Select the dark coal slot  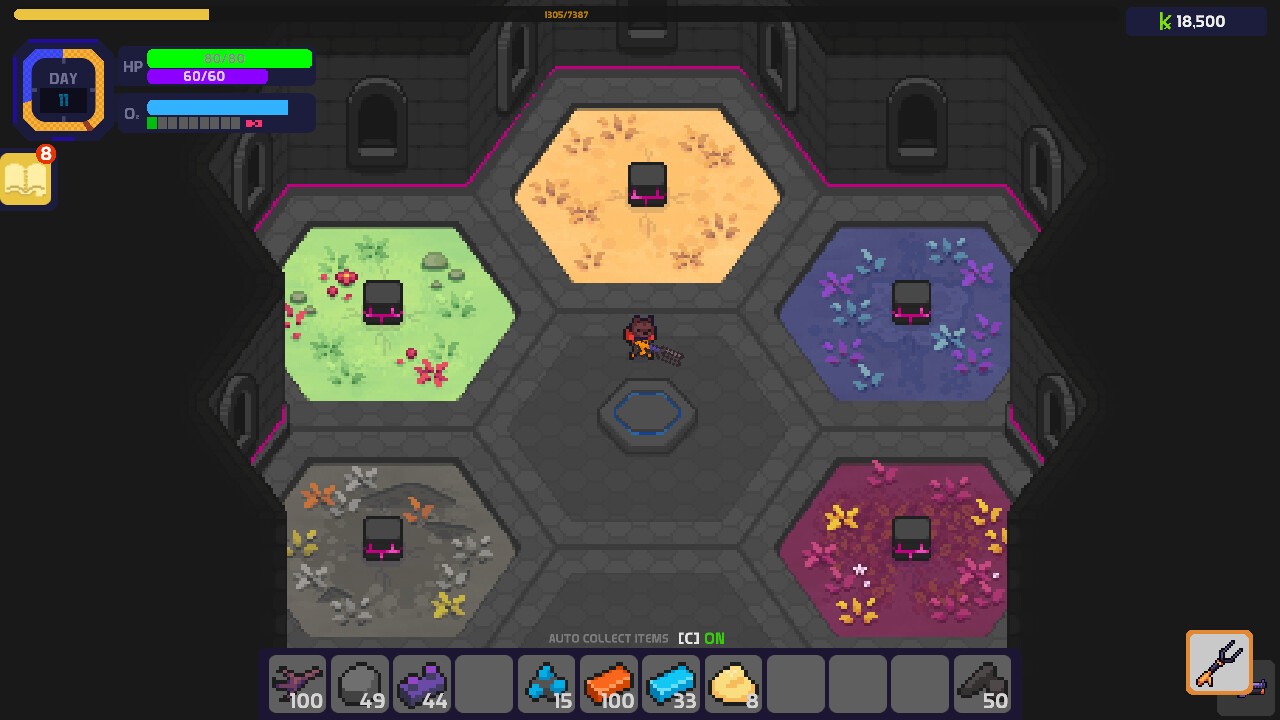[981, 684]
